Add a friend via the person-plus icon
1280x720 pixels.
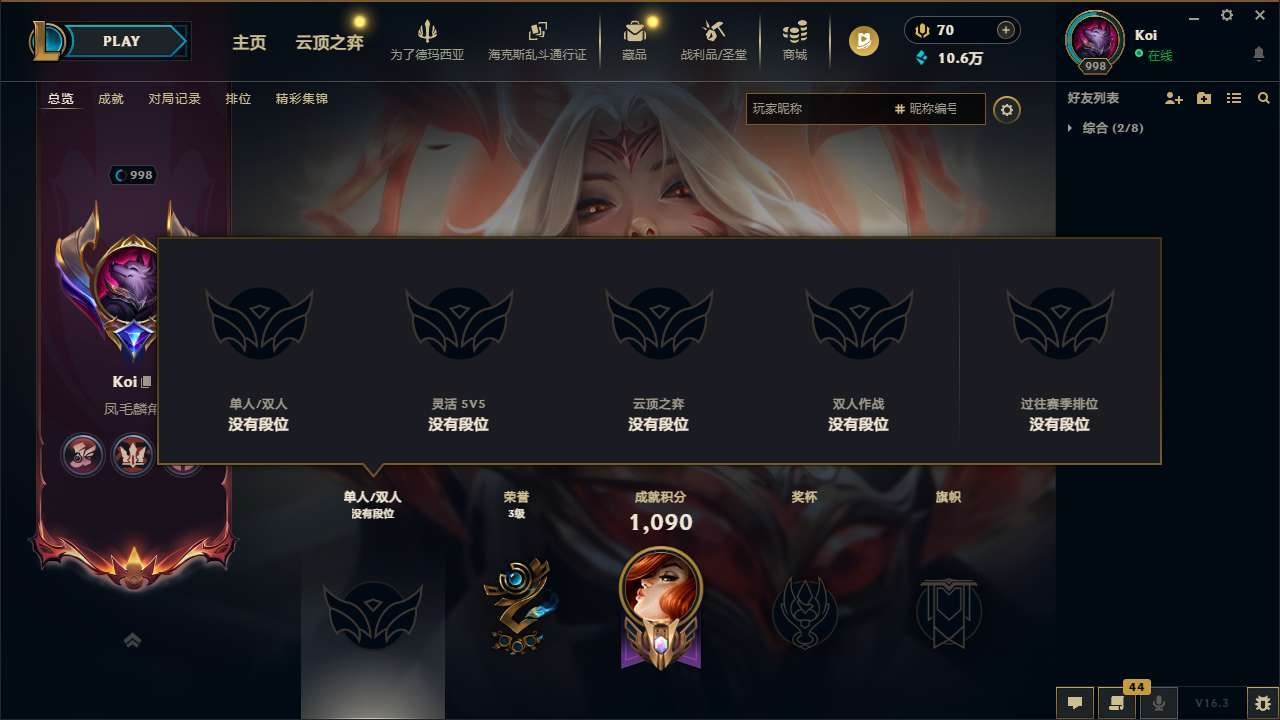(1172, 98)
